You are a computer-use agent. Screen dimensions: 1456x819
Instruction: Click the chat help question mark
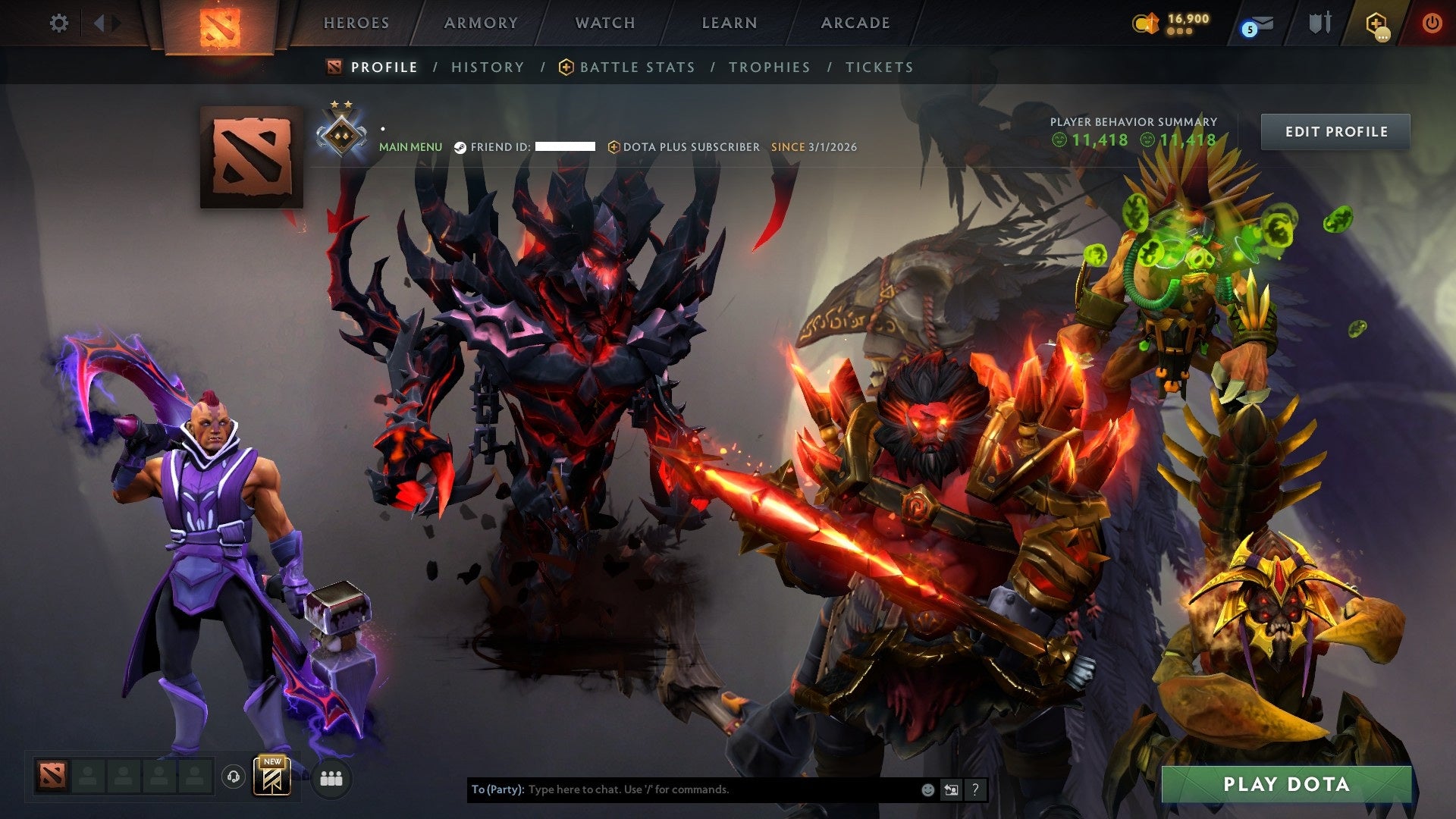coord(975,789)
